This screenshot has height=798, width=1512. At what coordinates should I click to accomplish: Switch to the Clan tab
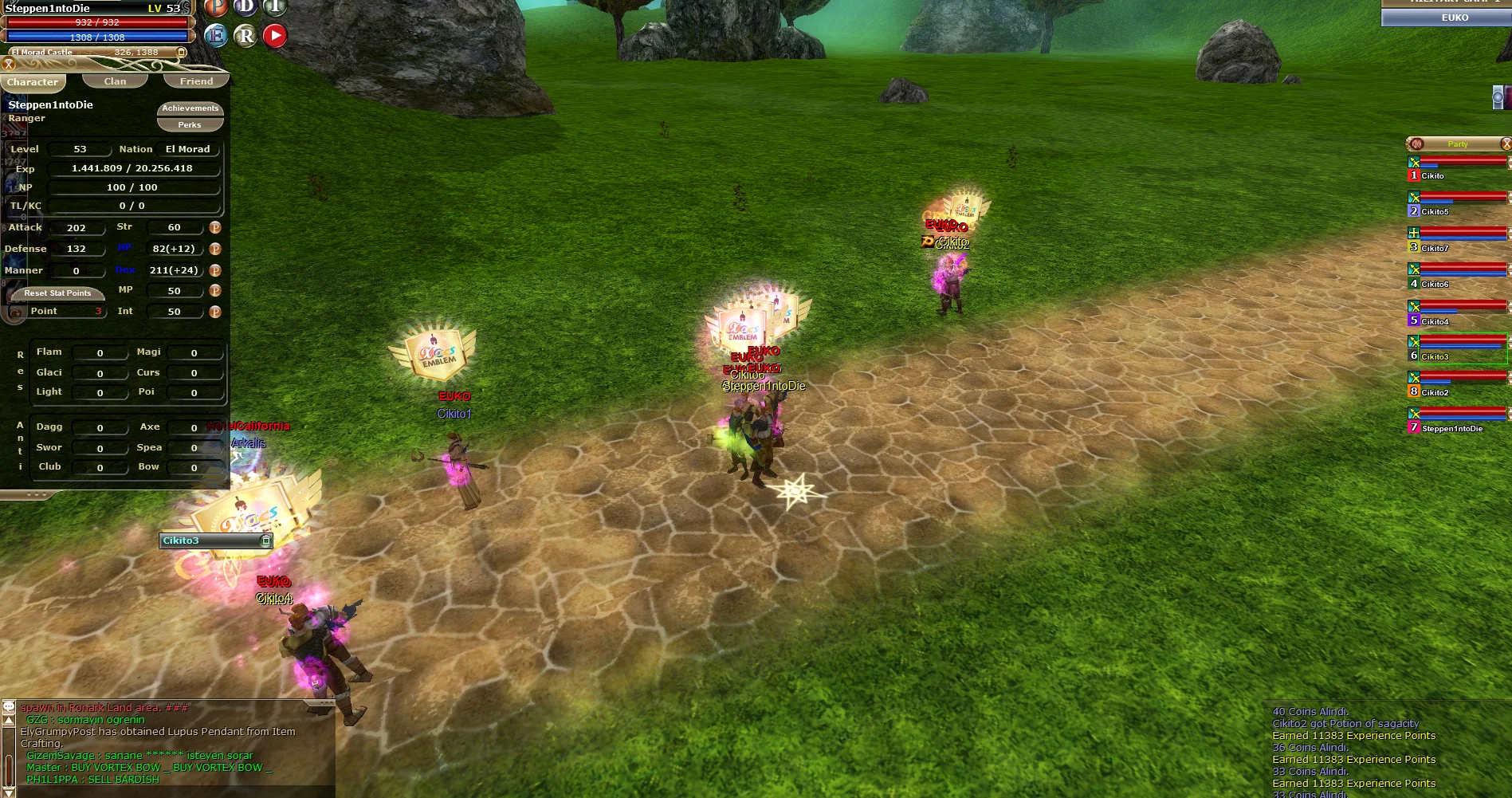point(115,81)
